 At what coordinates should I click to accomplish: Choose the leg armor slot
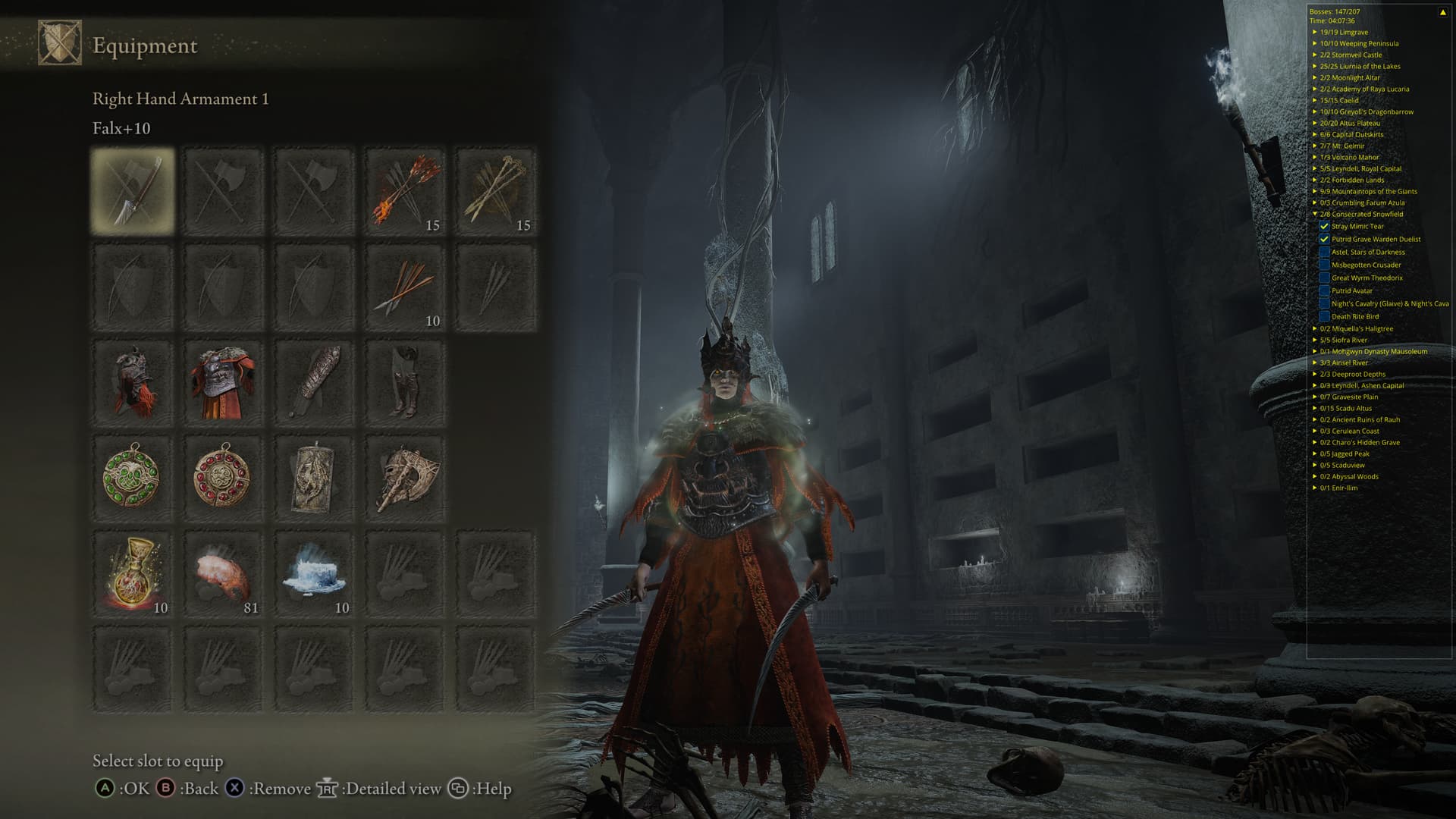click(x=405, y=383)
